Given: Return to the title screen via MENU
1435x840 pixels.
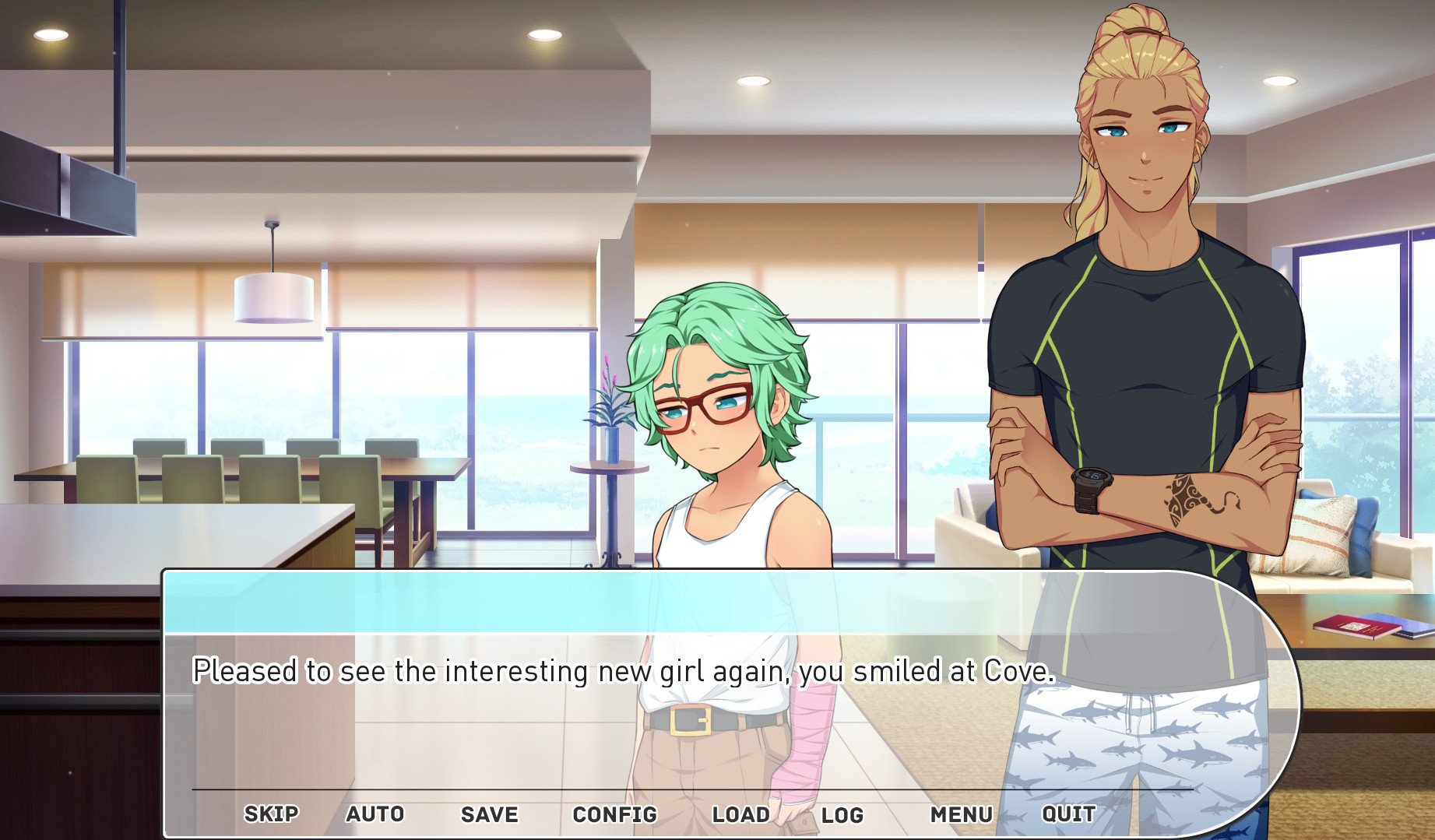Looking at the screenshot, I should (962, 815).
